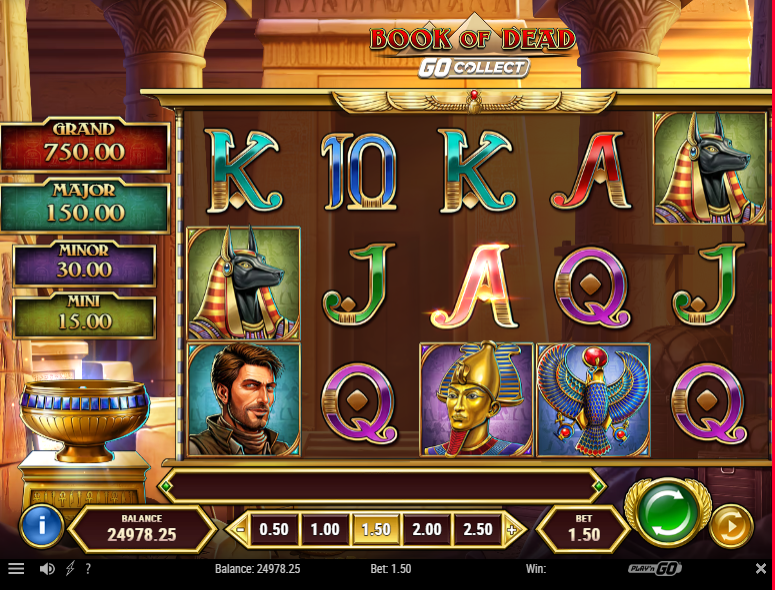Choose the 1.00 bet value
Screen dimensions: 775x590
(x=325, y=529)
